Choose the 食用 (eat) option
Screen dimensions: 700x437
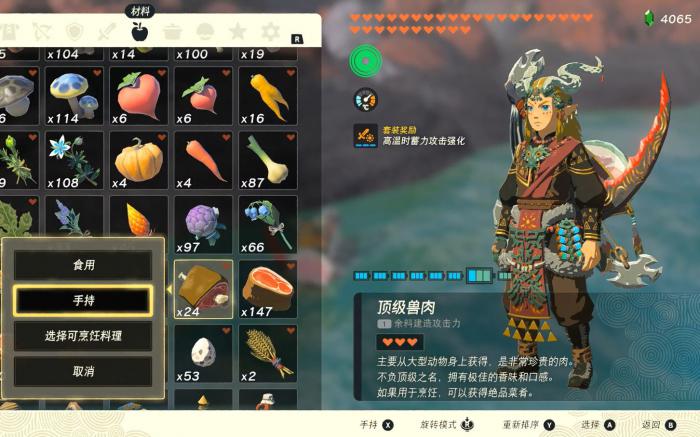[x=83, y=265]
